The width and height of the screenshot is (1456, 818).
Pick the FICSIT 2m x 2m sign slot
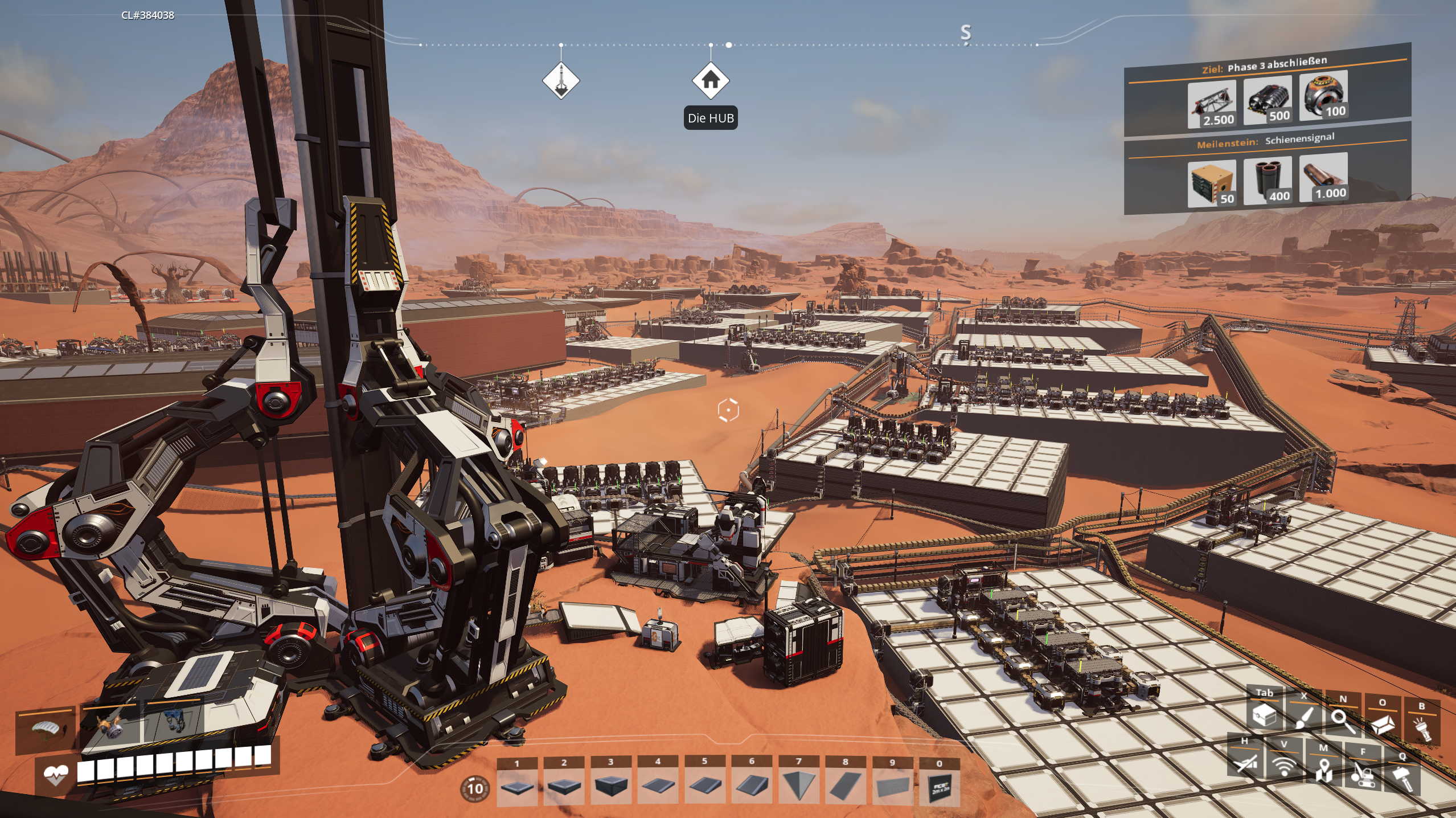[x=940, y=787]
